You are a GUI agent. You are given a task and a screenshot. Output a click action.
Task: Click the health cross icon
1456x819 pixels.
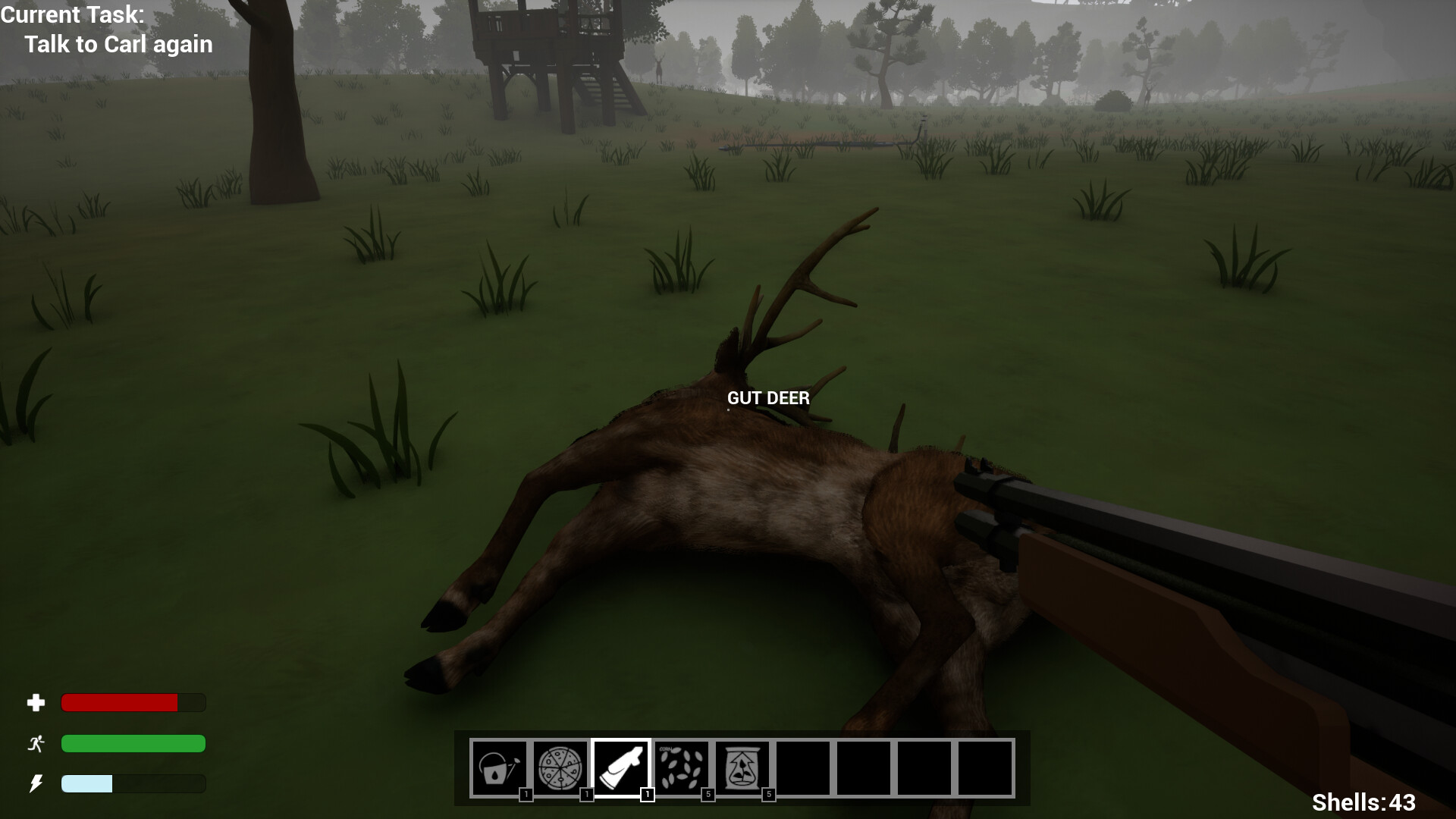tap(36, 703)
